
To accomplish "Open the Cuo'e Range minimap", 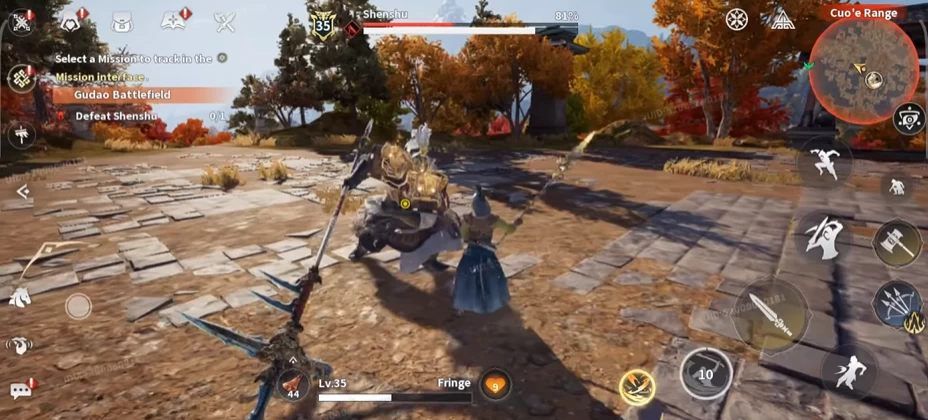I will [x=863, y=70].
